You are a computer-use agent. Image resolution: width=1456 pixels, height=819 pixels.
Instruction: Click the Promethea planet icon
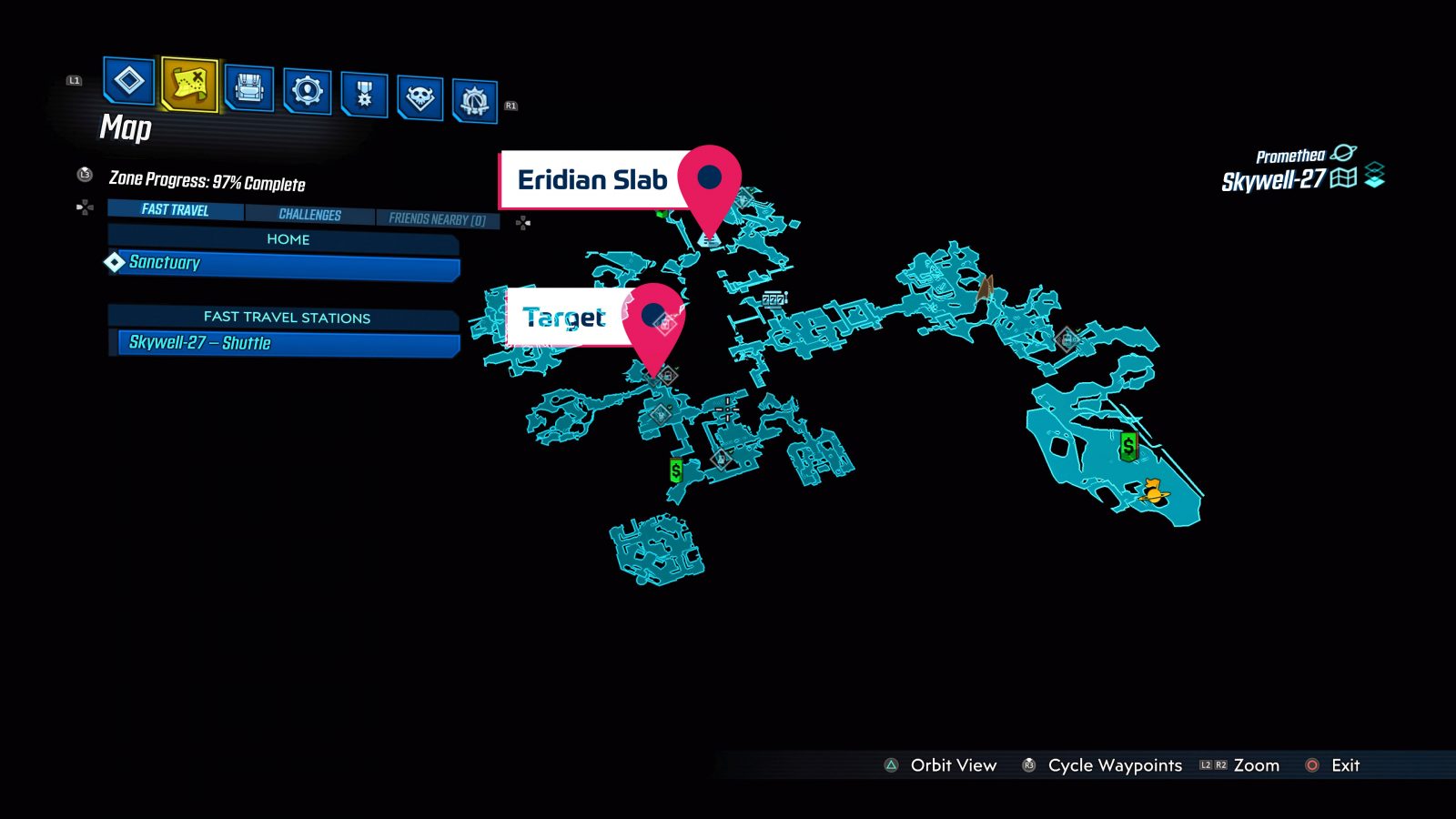click(x=1344, y=154)
